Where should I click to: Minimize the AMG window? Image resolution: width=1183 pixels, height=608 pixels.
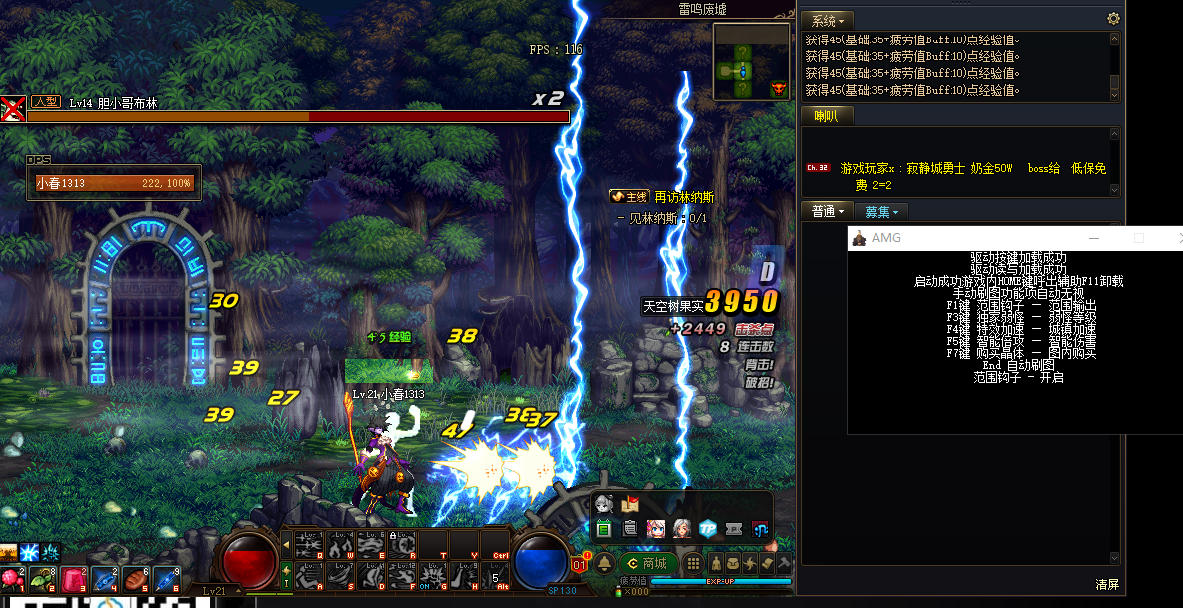tap(1094, 238)
